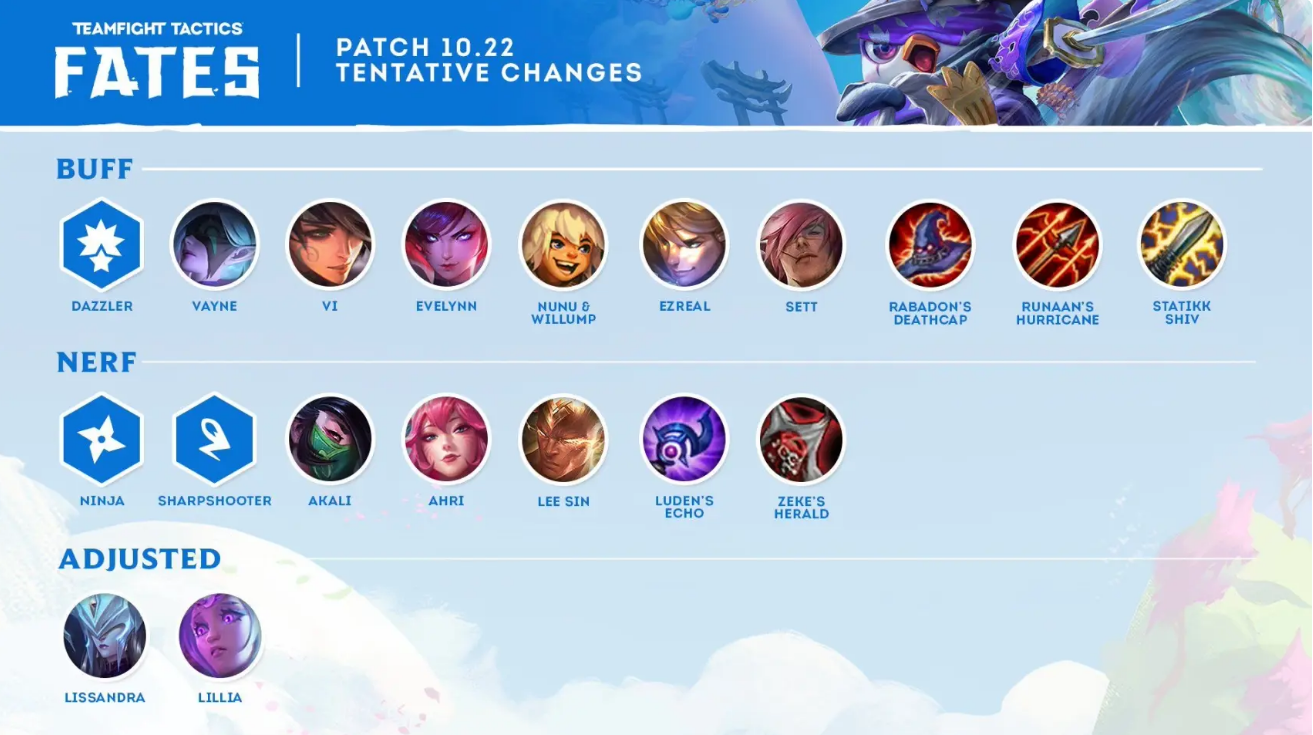Open the Nunu & Willump portrait

[x=563, y=245]
